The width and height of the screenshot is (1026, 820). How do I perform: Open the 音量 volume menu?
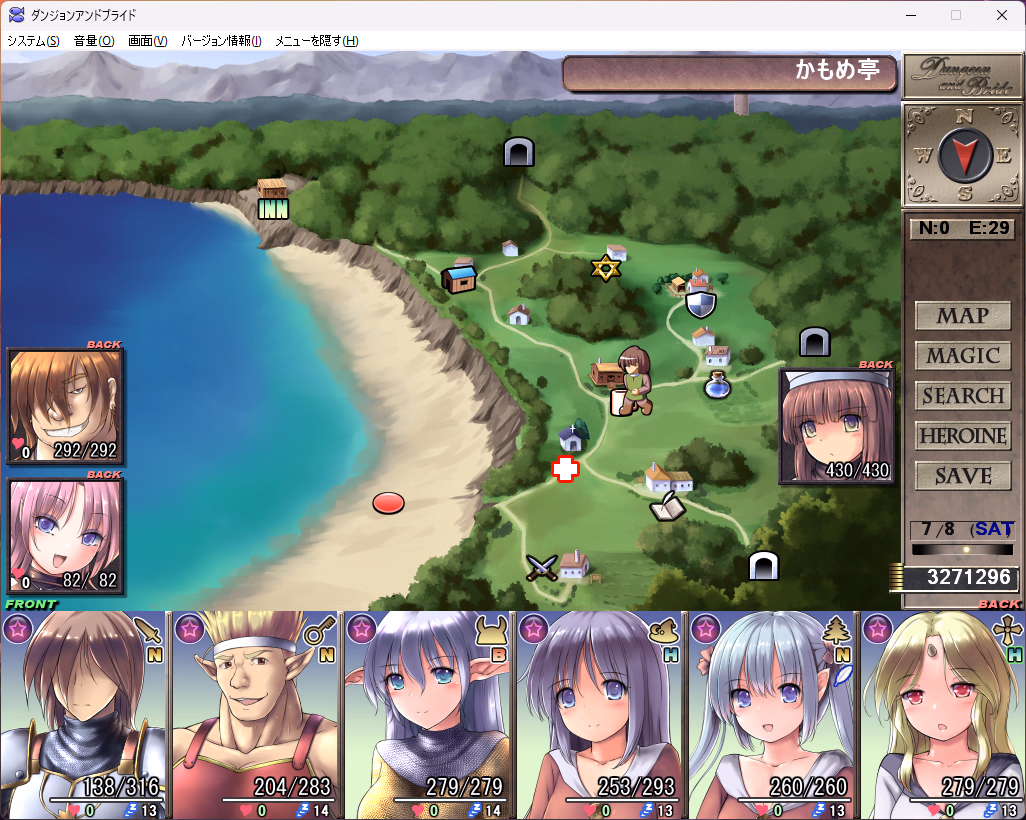(94, 41)
